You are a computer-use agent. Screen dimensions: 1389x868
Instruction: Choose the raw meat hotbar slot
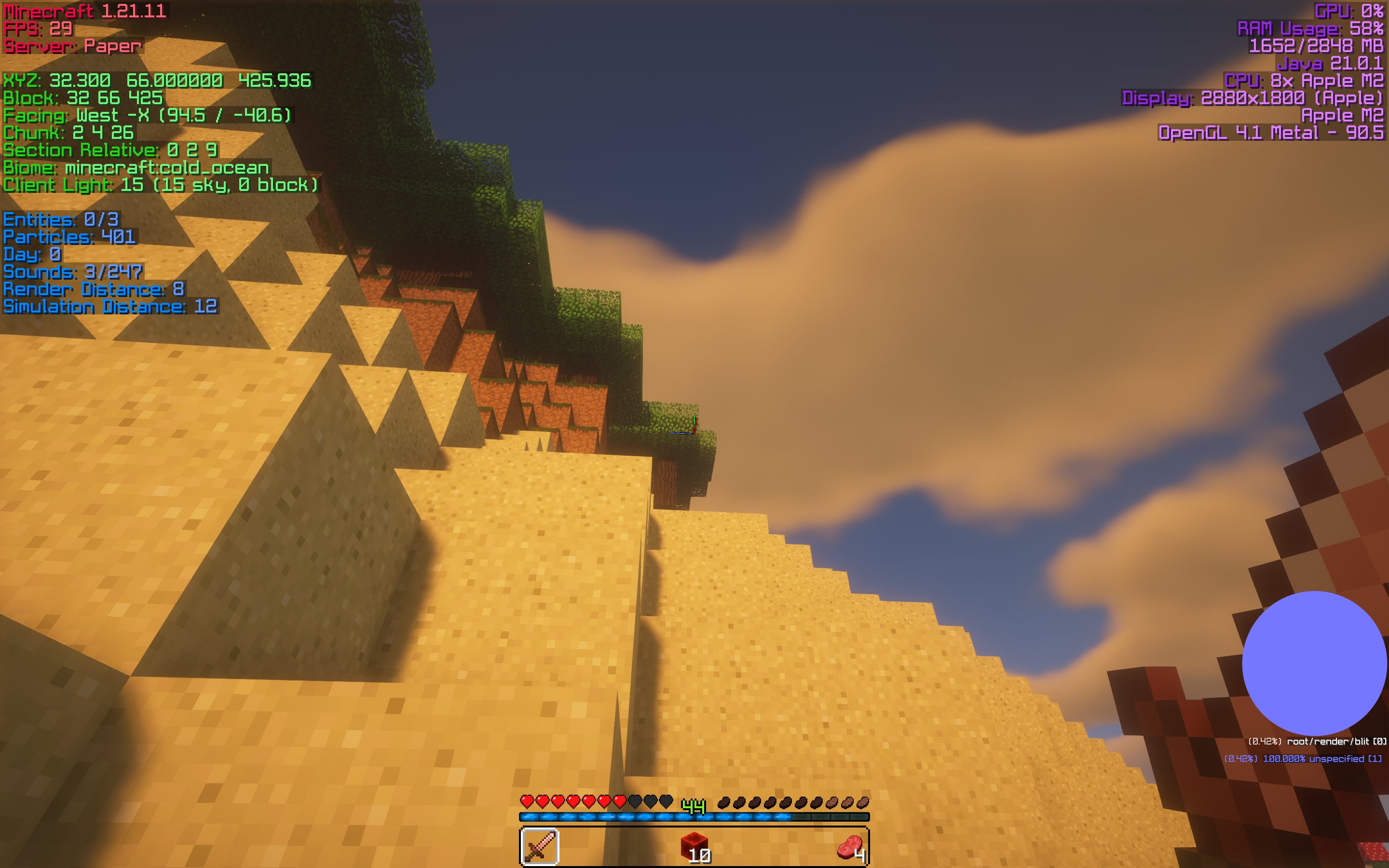pos(849,846)
